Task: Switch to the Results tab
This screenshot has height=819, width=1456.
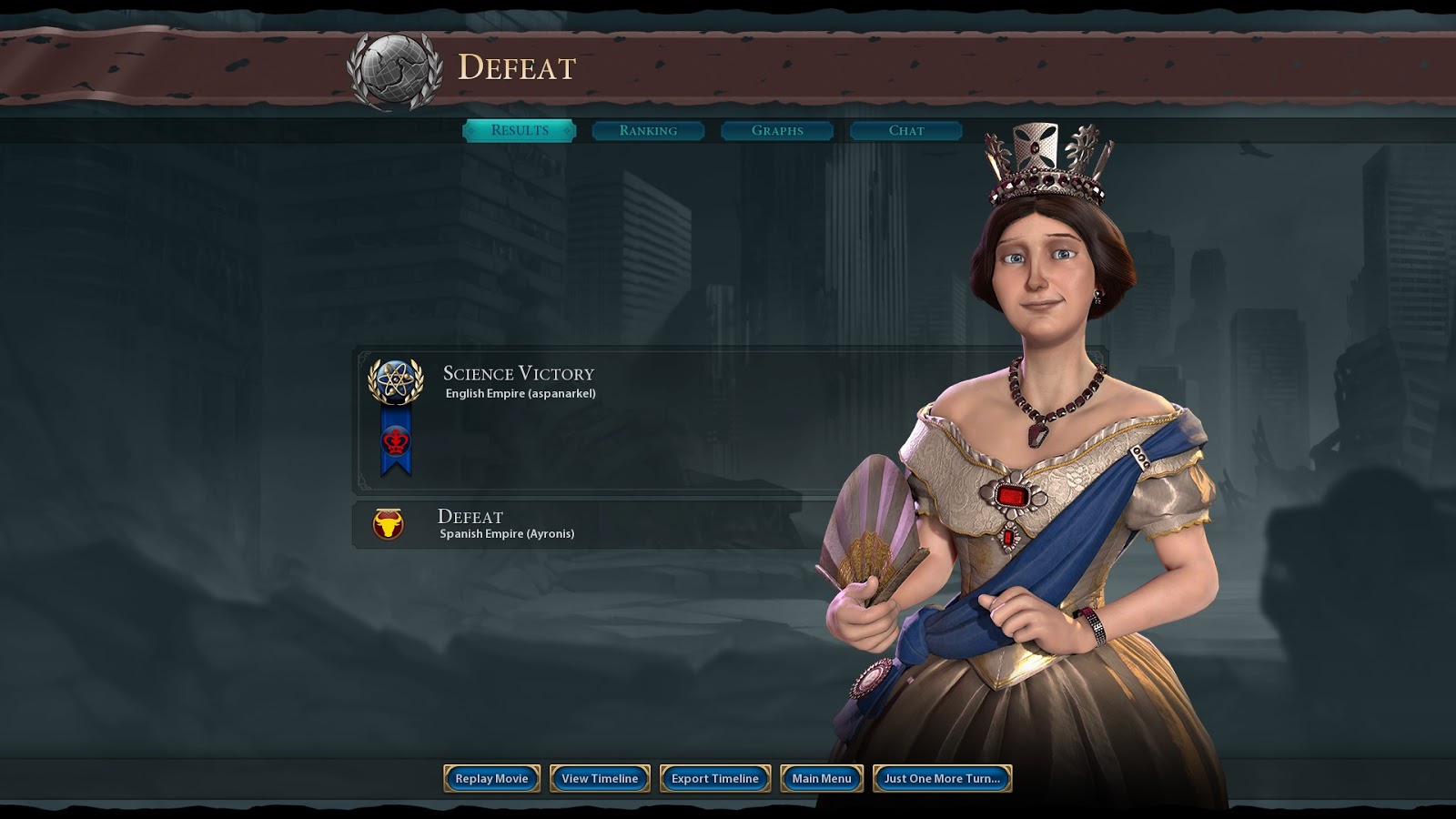Action: 520,131
